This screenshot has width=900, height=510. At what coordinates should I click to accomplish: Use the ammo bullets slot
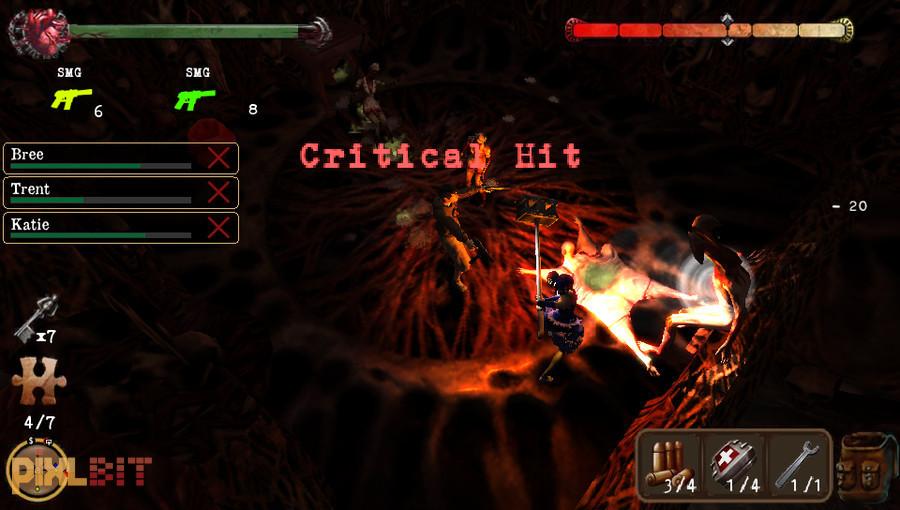(x=671, y=465)
